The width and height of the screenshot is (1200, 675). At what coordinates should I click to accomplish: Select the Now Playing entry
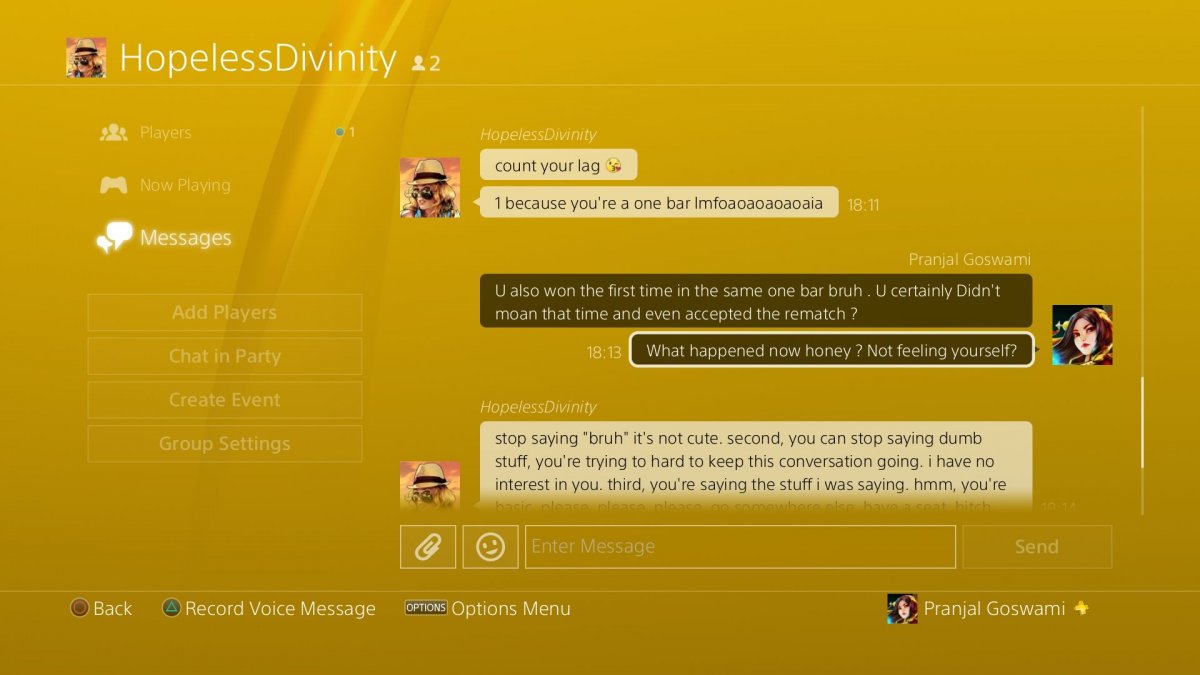(x=185, y=185)
